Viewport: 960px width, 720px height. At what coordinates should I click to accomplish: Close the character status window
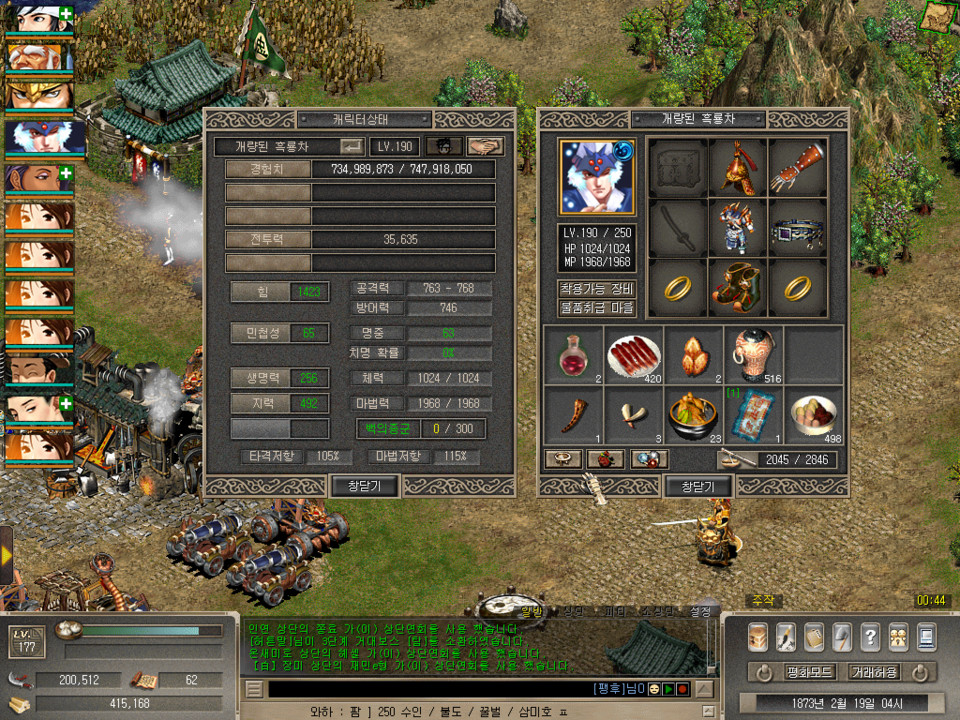(364, 486)
